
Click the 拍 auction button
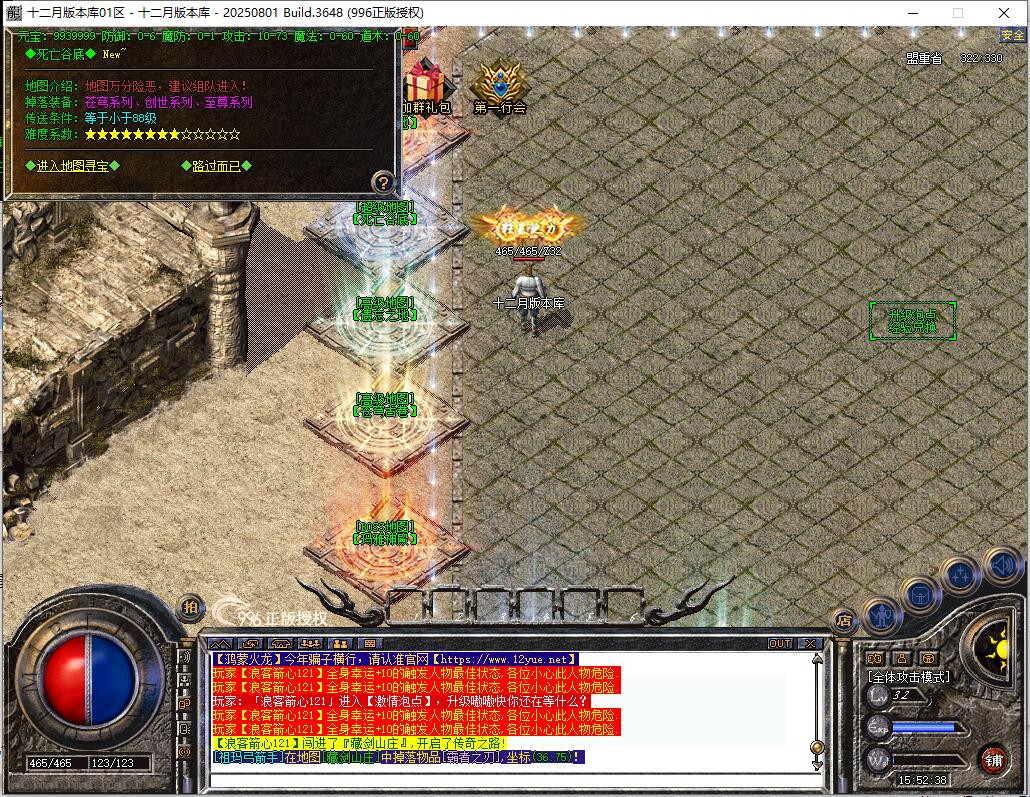189,607
